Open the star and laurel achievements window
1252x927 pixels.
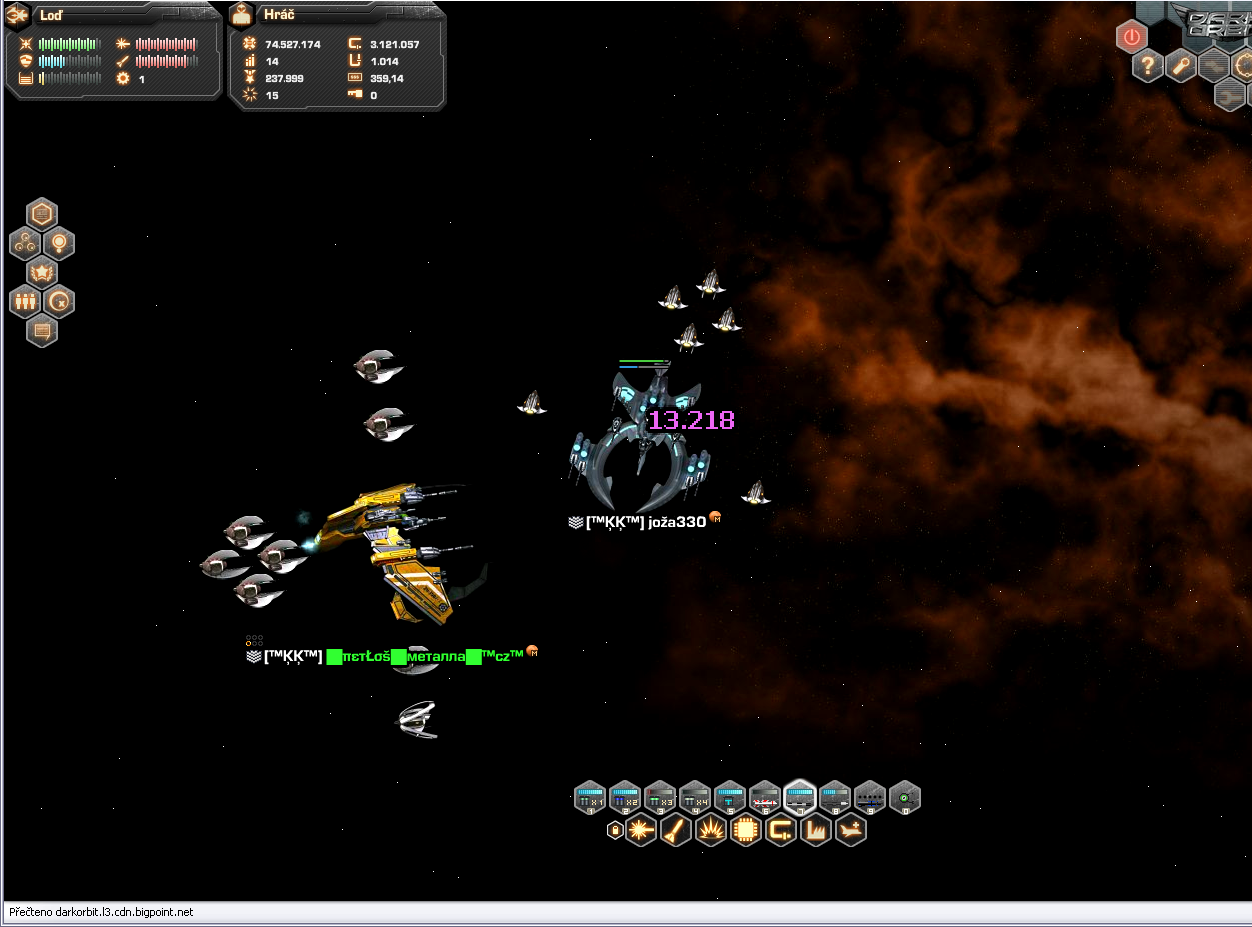[x=42, y=272]
